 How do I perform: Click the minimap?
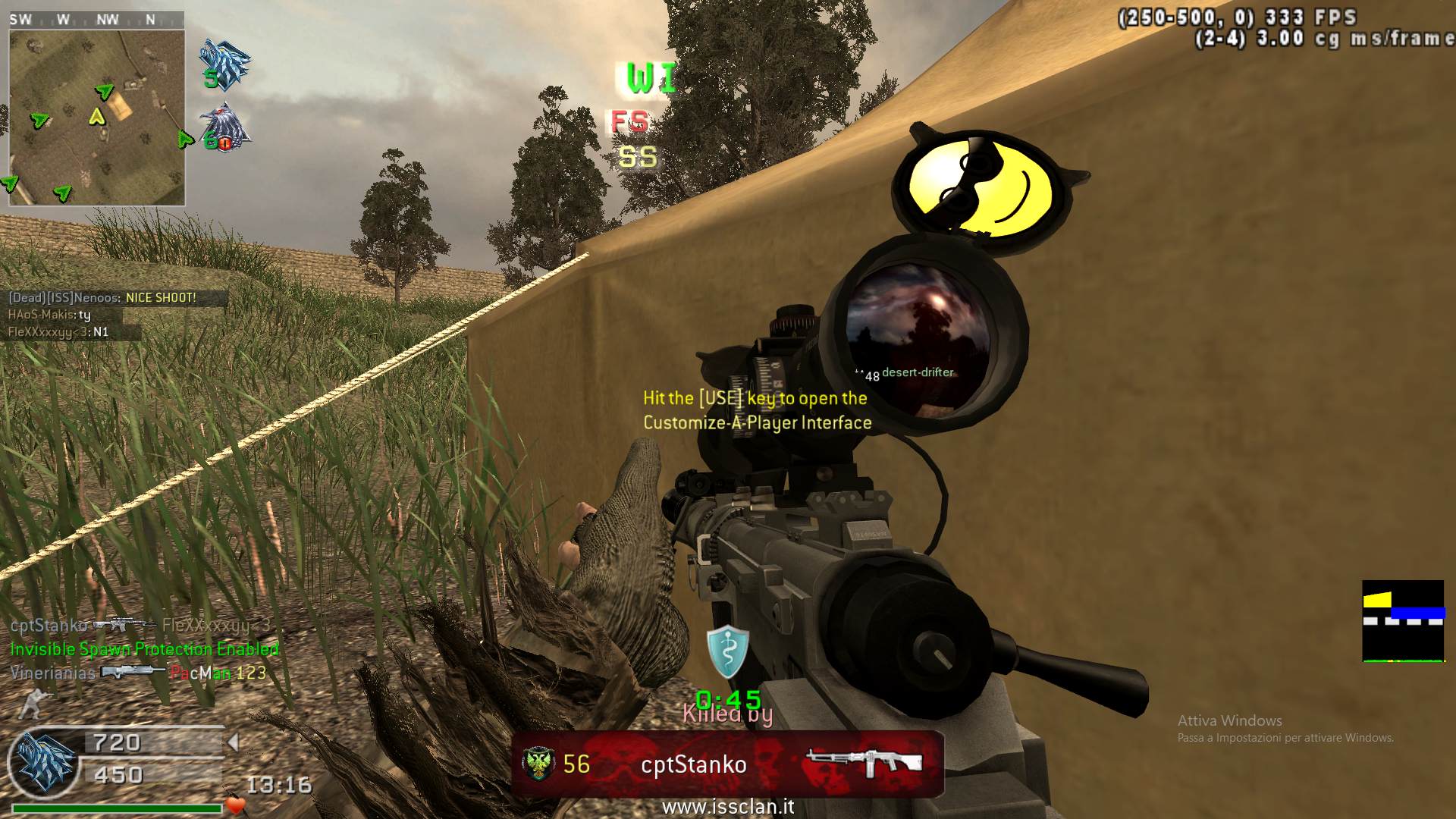point(96,118)
